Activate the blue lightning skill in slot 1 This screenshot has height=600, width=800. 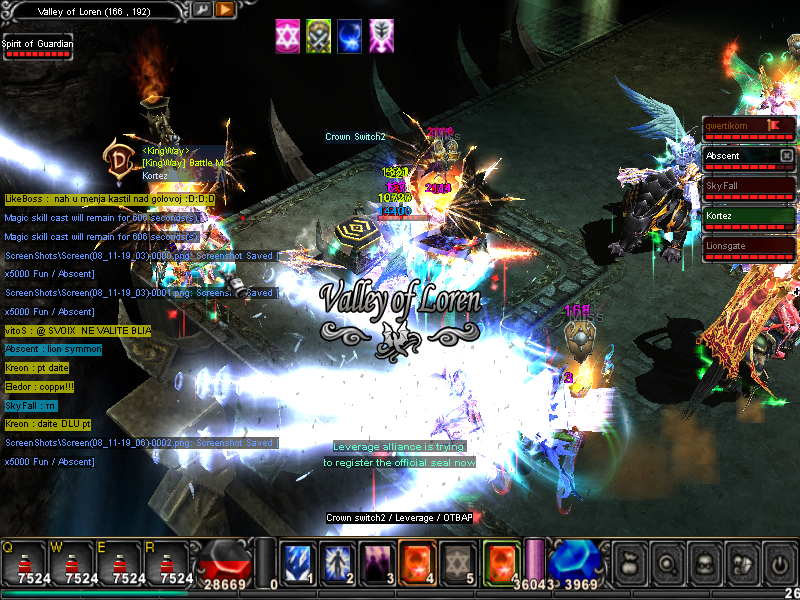click(299, 563)
